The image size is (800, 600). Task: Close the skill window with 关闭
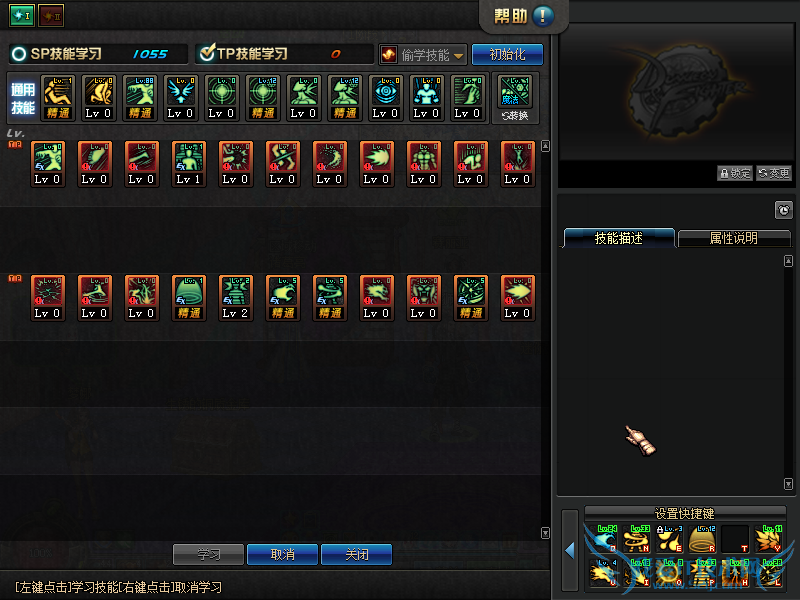pos(356,554)
